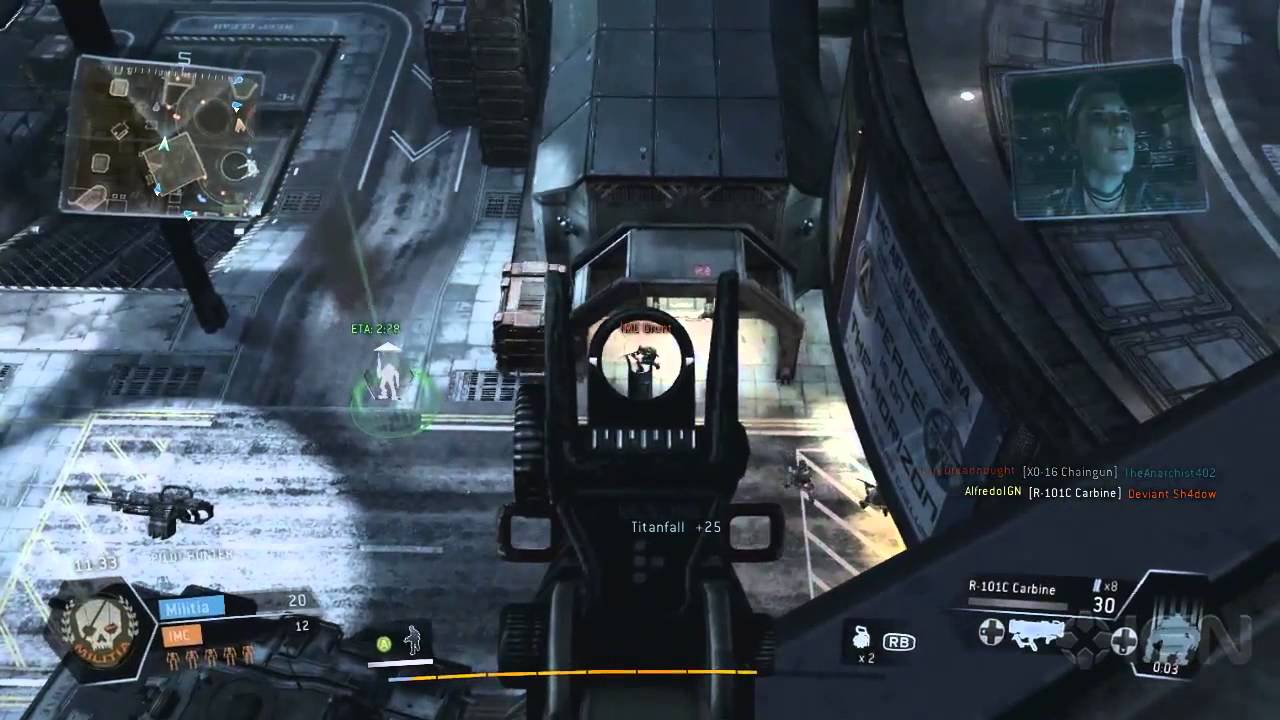Click the AlfredoIGN player name
Image resolution: width=1280 pixels, height=720 pixels.
point(994,491)
